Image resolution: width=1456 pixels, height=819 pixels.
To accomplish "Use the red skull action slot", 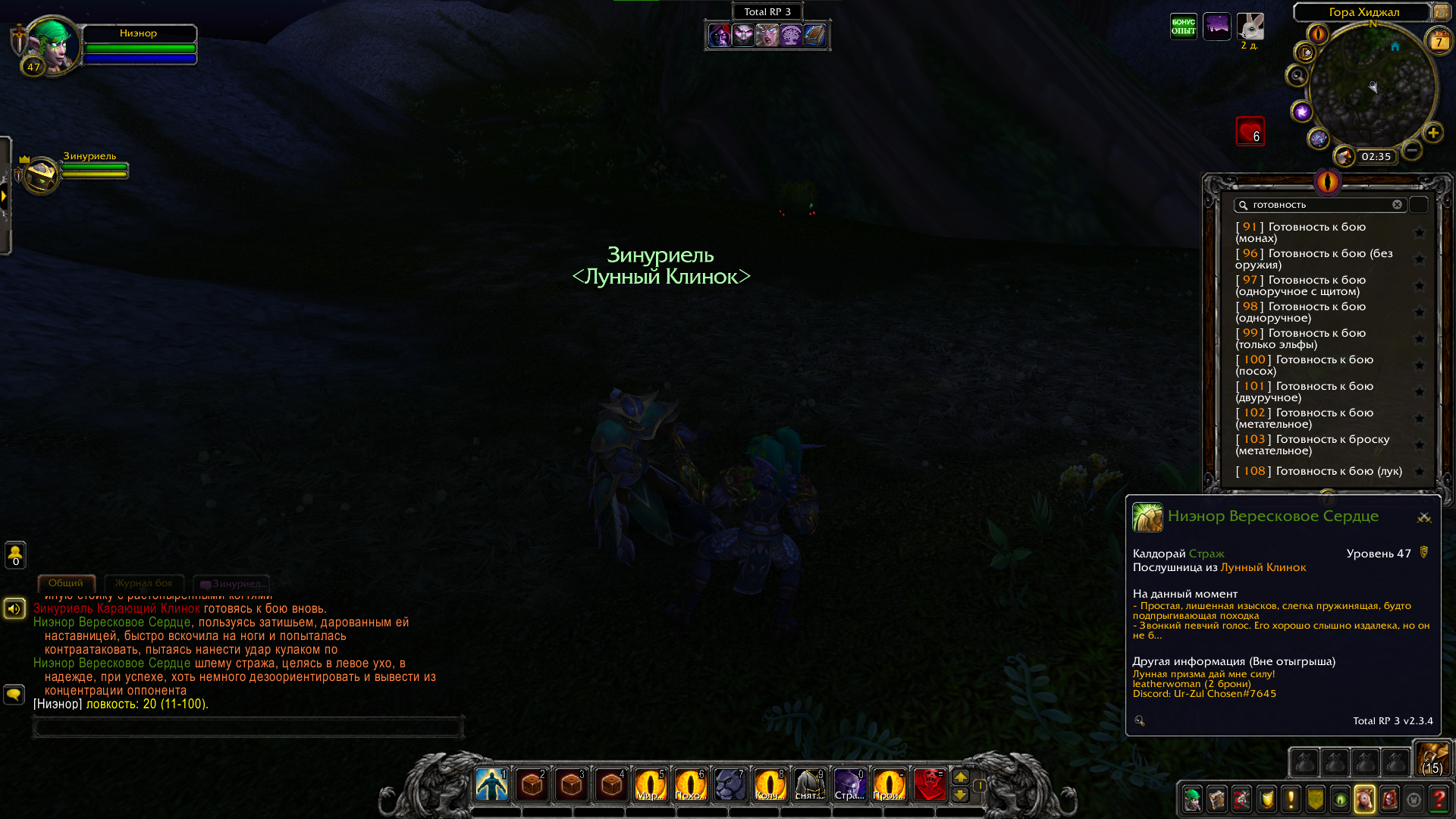I will click(x=929, y=785).
